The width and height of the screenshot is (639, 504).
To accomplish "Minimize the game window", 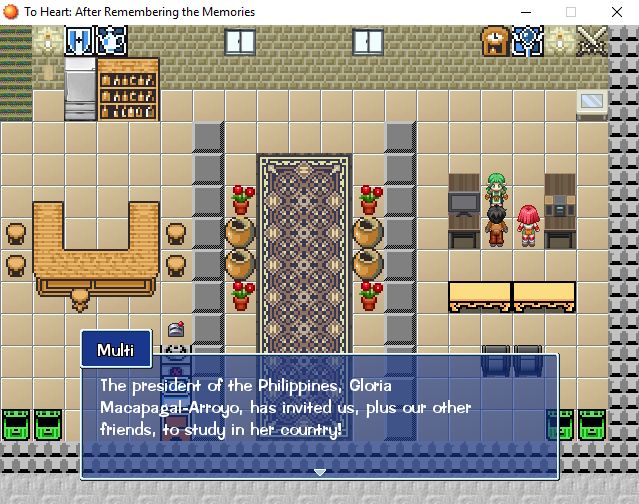I will coord(523,12).
